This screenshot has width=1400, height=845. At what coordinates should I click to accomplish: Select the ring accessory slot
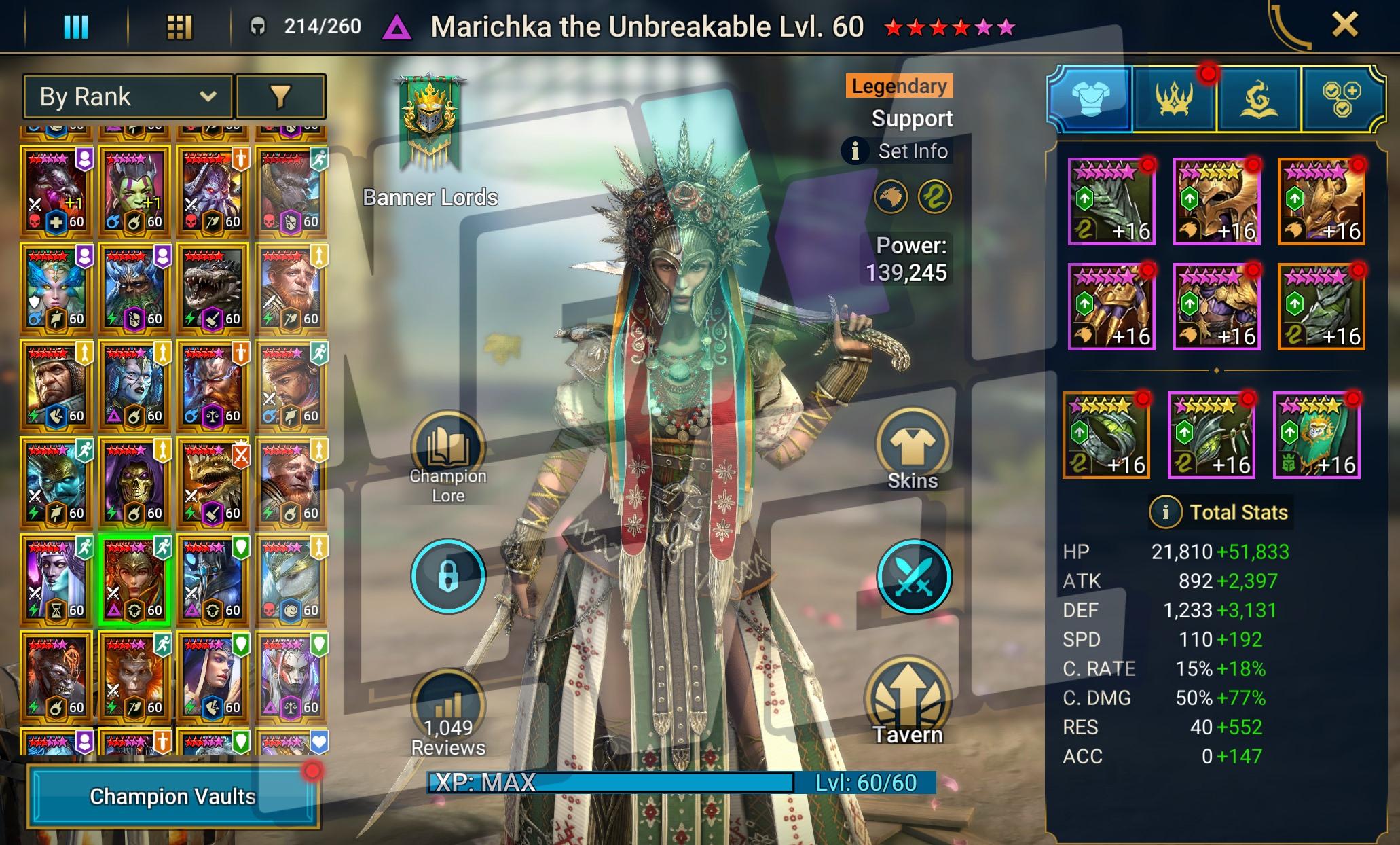[x=1106, y=436]
